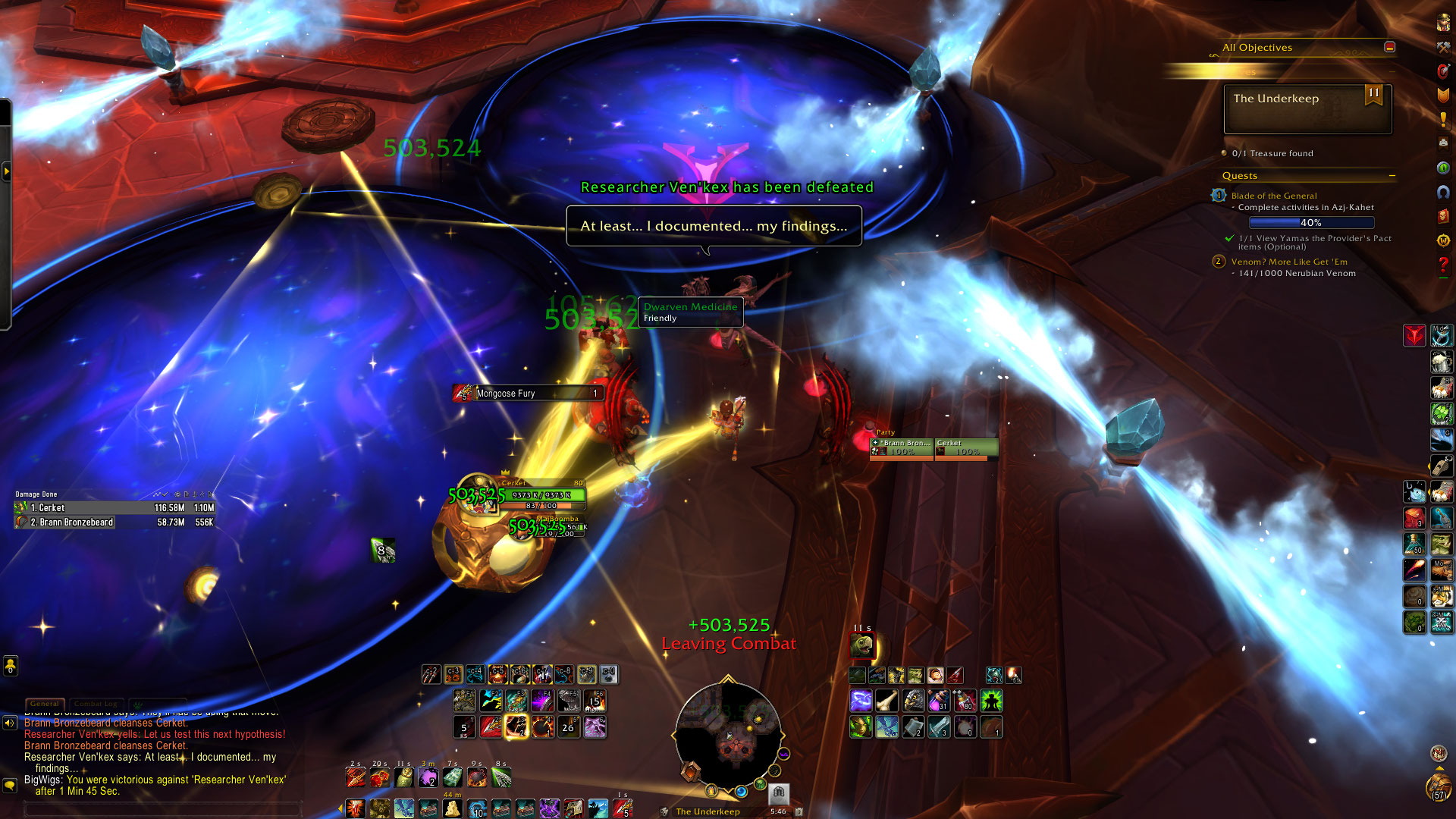Viewport: 1456px width, 819px height.
Task: Open the minimap
Action: tap(728, 734)
